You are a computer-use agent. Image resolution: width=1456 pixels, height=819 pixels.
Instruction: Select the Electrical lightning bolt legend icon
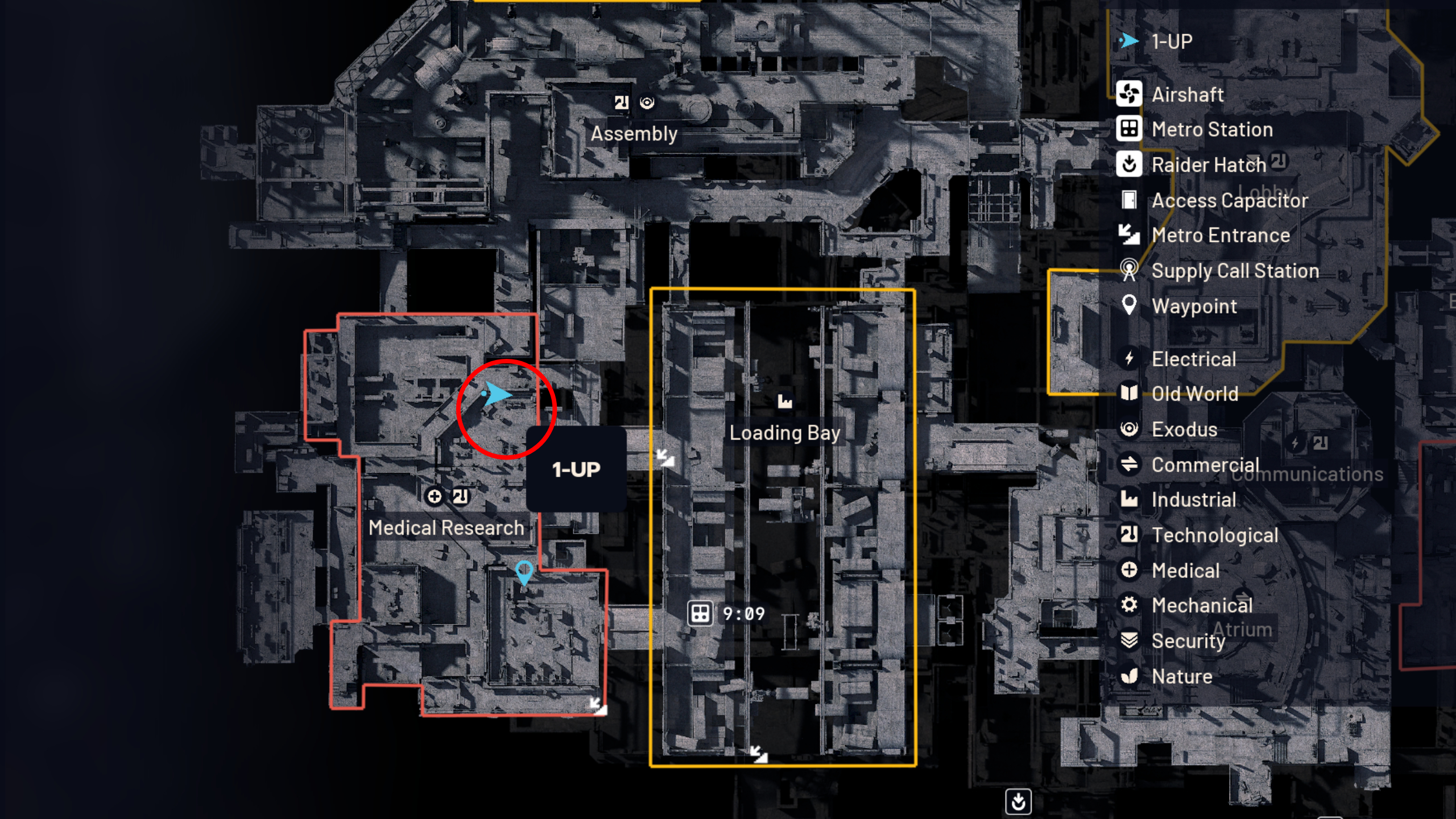1130,359
